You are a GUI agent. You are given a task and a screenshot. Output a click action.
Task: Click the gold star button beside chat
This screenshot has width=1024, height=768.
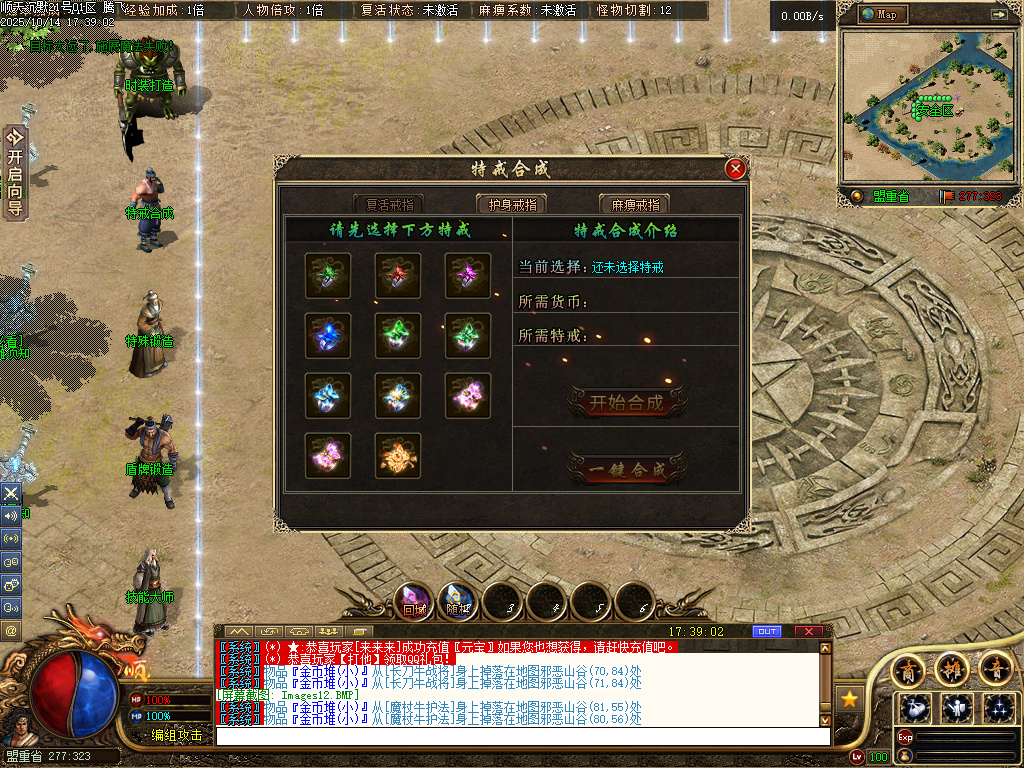point(850,698)
